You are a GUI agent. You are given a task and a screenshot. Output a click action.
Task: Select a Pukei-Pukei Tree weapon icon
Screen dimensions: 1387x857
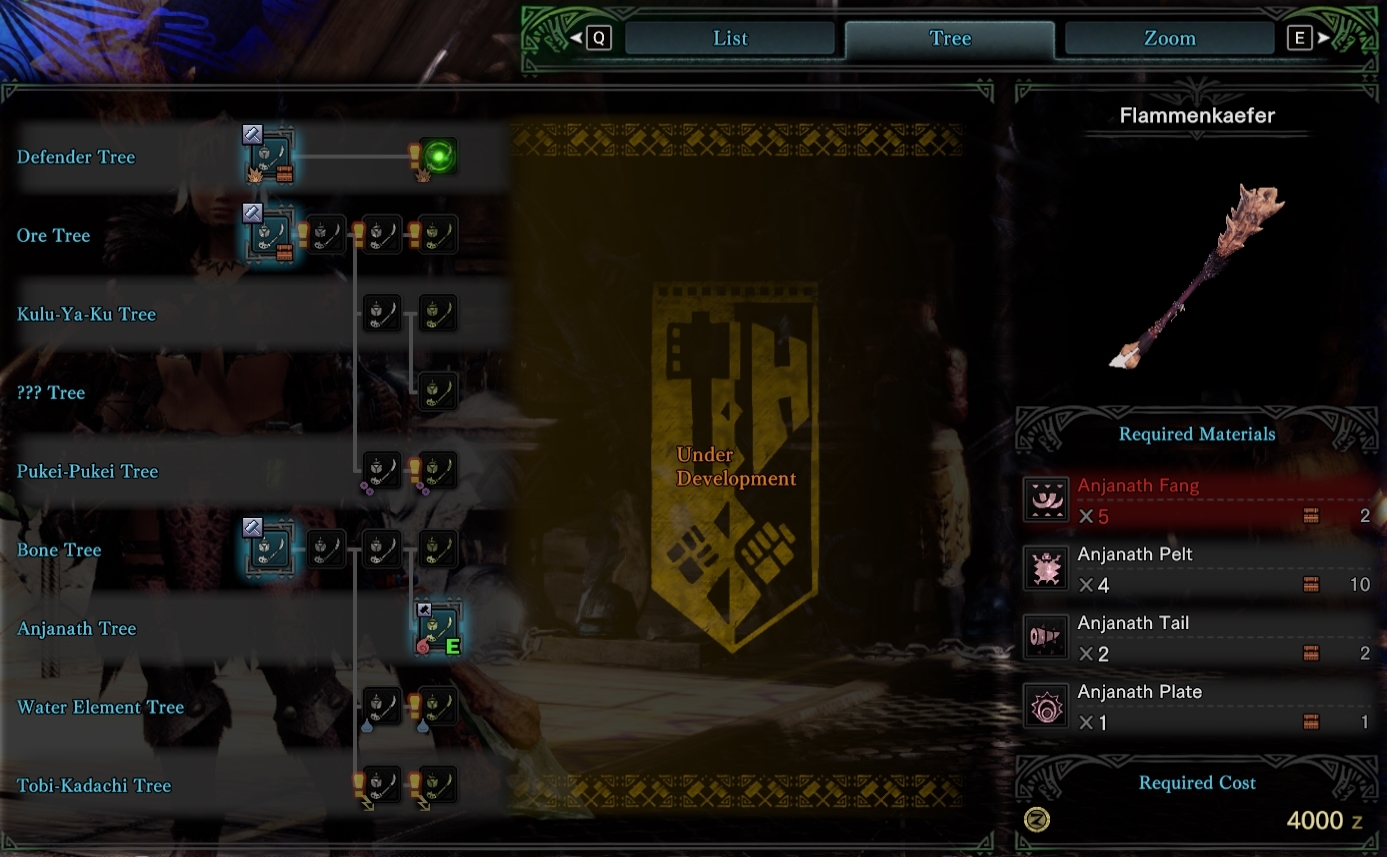(x=381, y=470)
